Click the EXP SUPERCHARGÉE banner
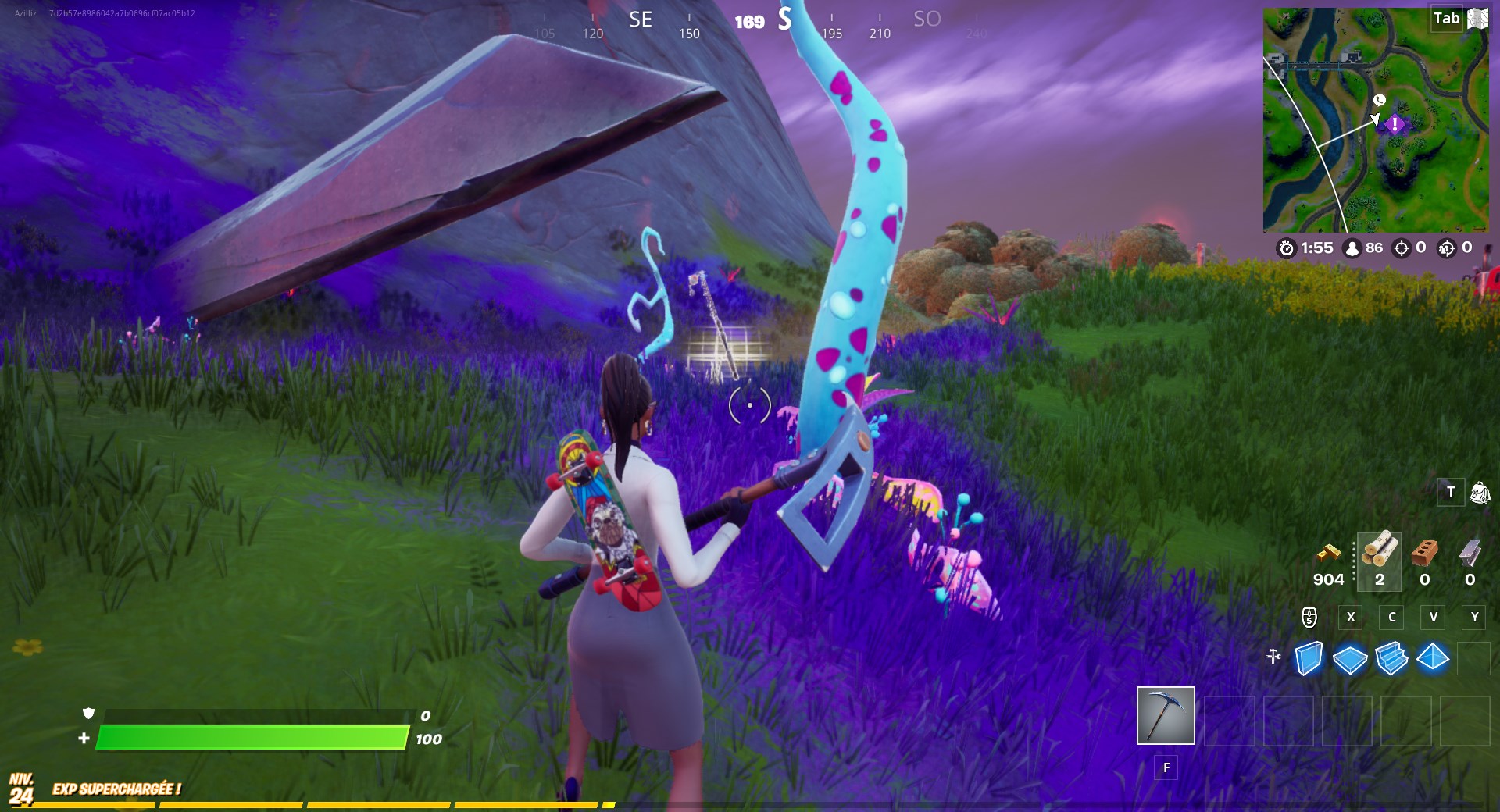This screenshot has height=812, width=1500. click(116, 789)
